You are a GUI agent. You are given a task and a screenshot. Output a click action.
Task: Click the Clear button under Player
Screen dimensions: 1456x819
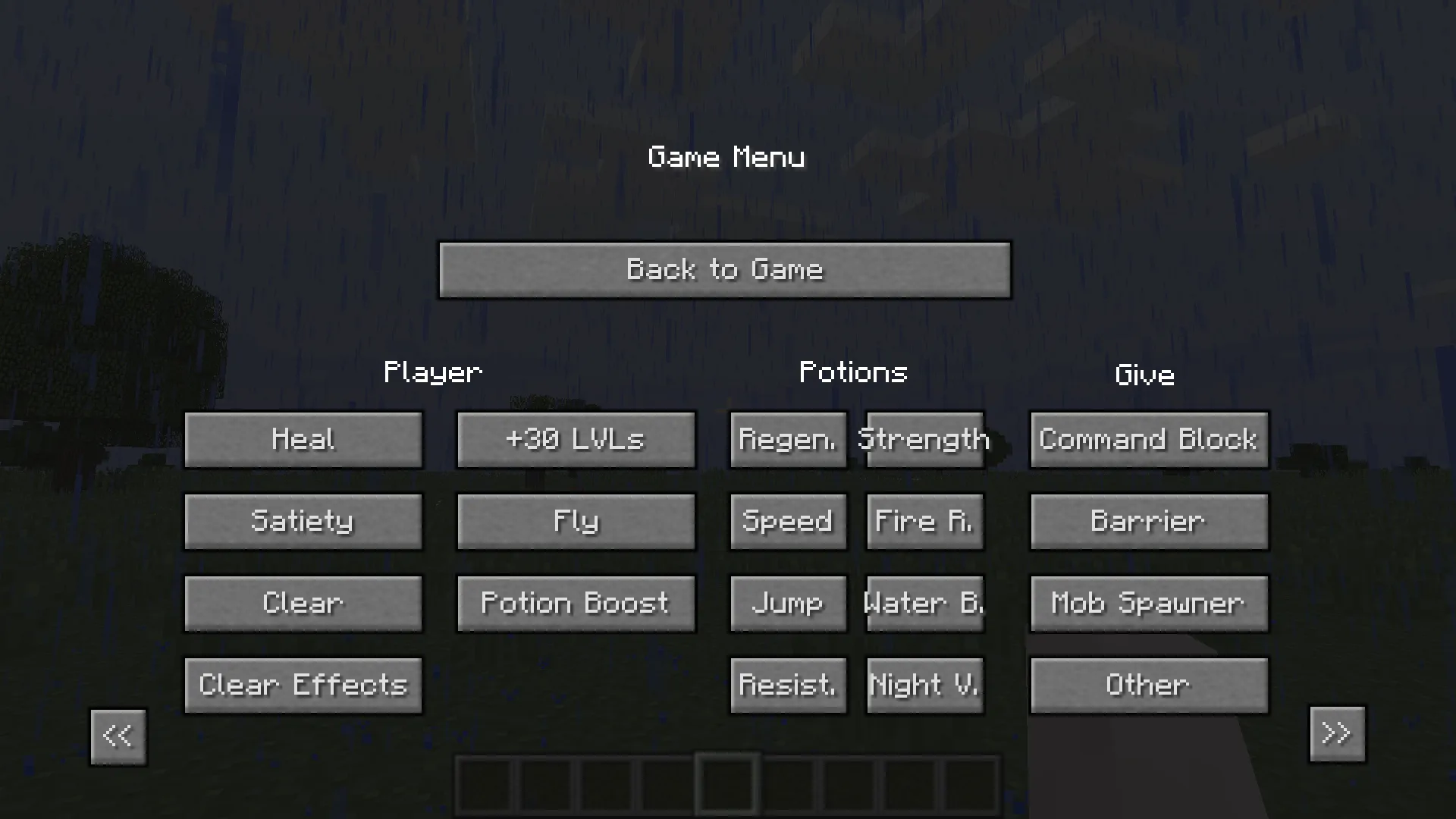pos(303,604)
